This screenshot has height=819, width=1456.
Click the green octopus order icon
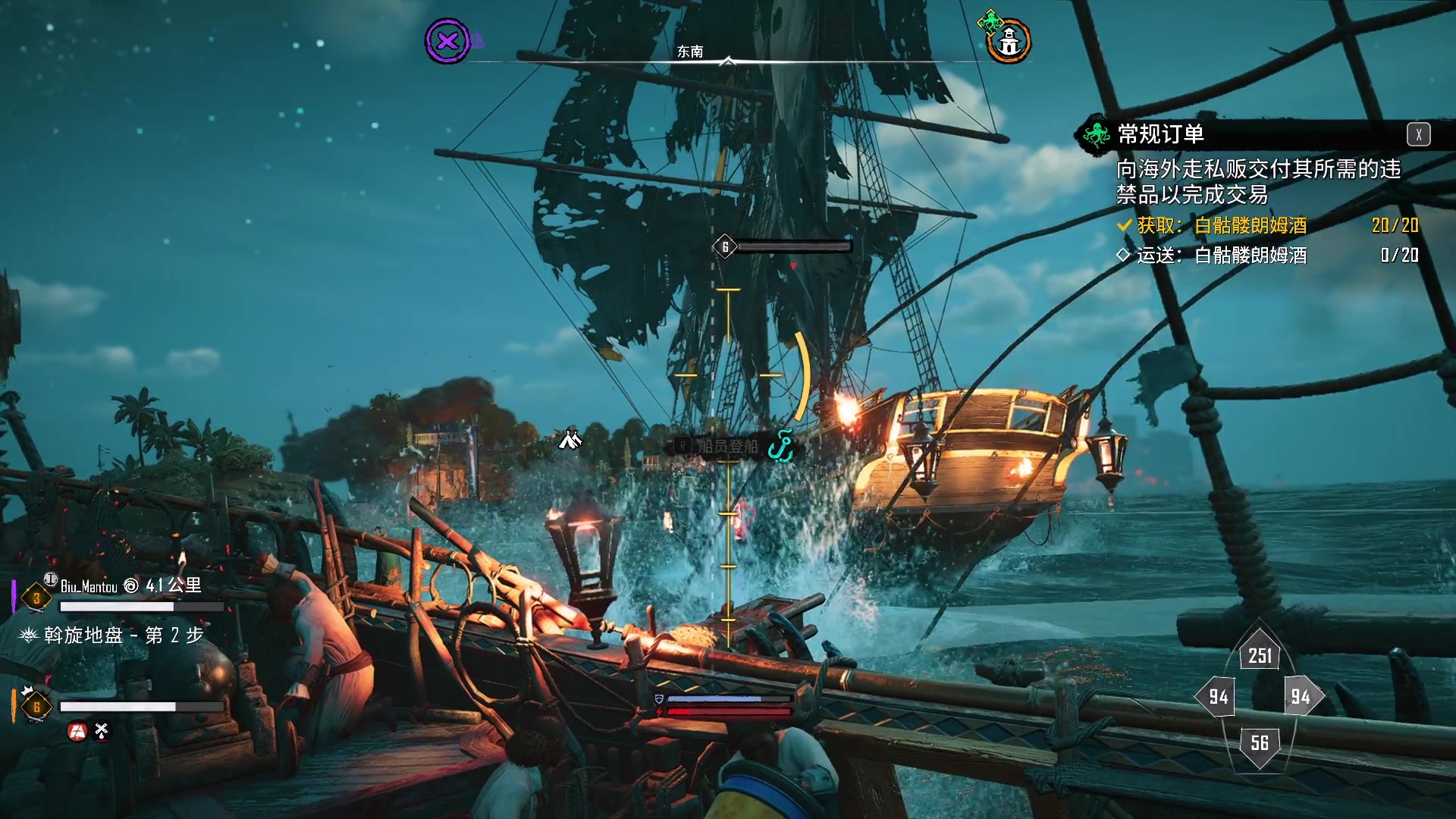point(1095,135)
